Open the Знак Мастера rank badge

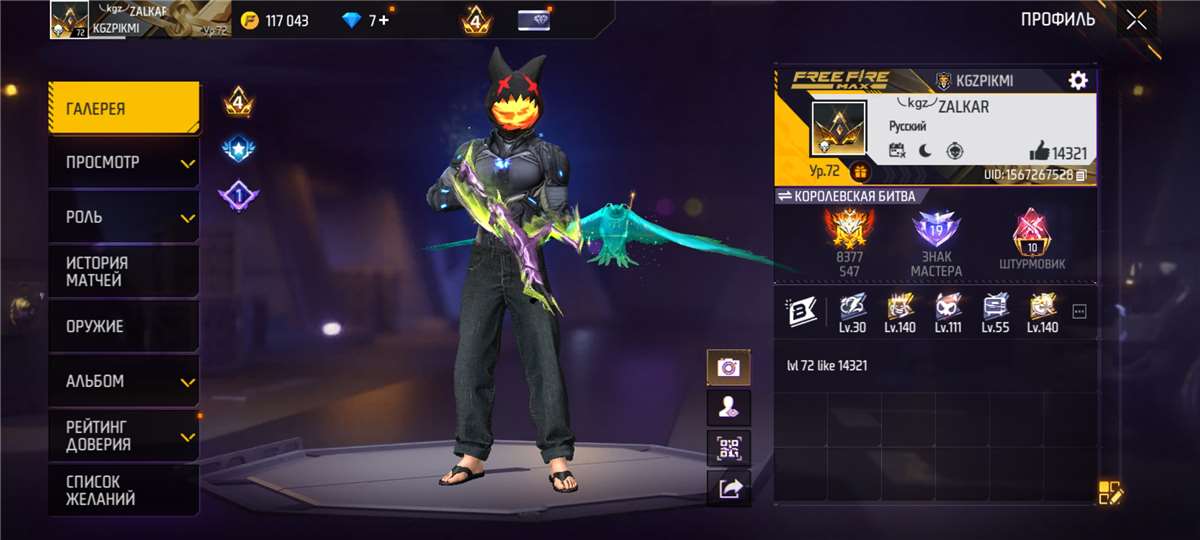coord(936,240)
